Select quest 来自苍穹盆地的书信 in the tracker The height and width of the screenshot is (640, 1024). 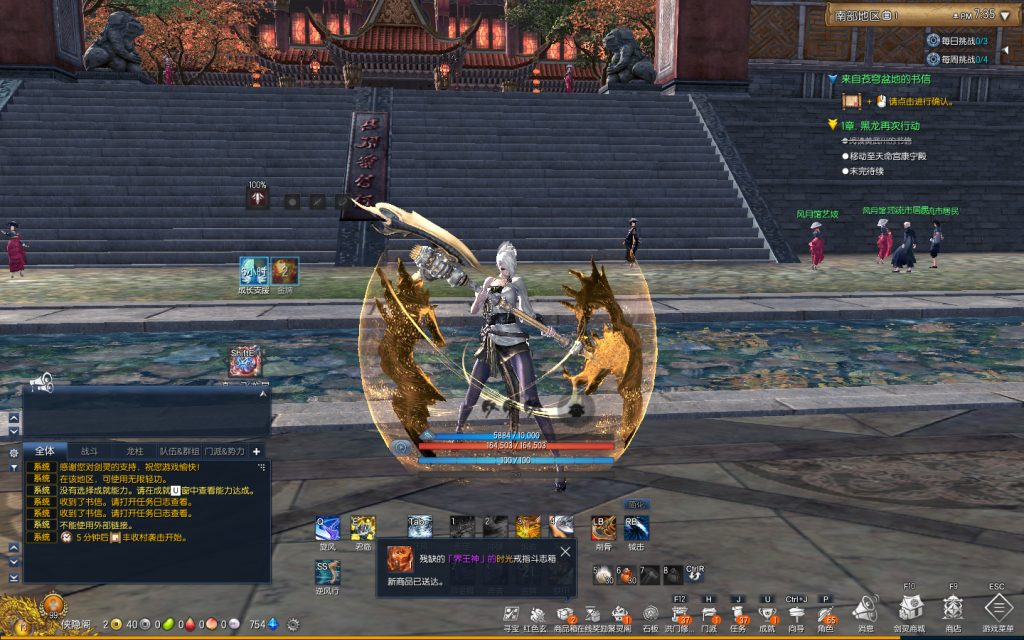coord(885,78)
